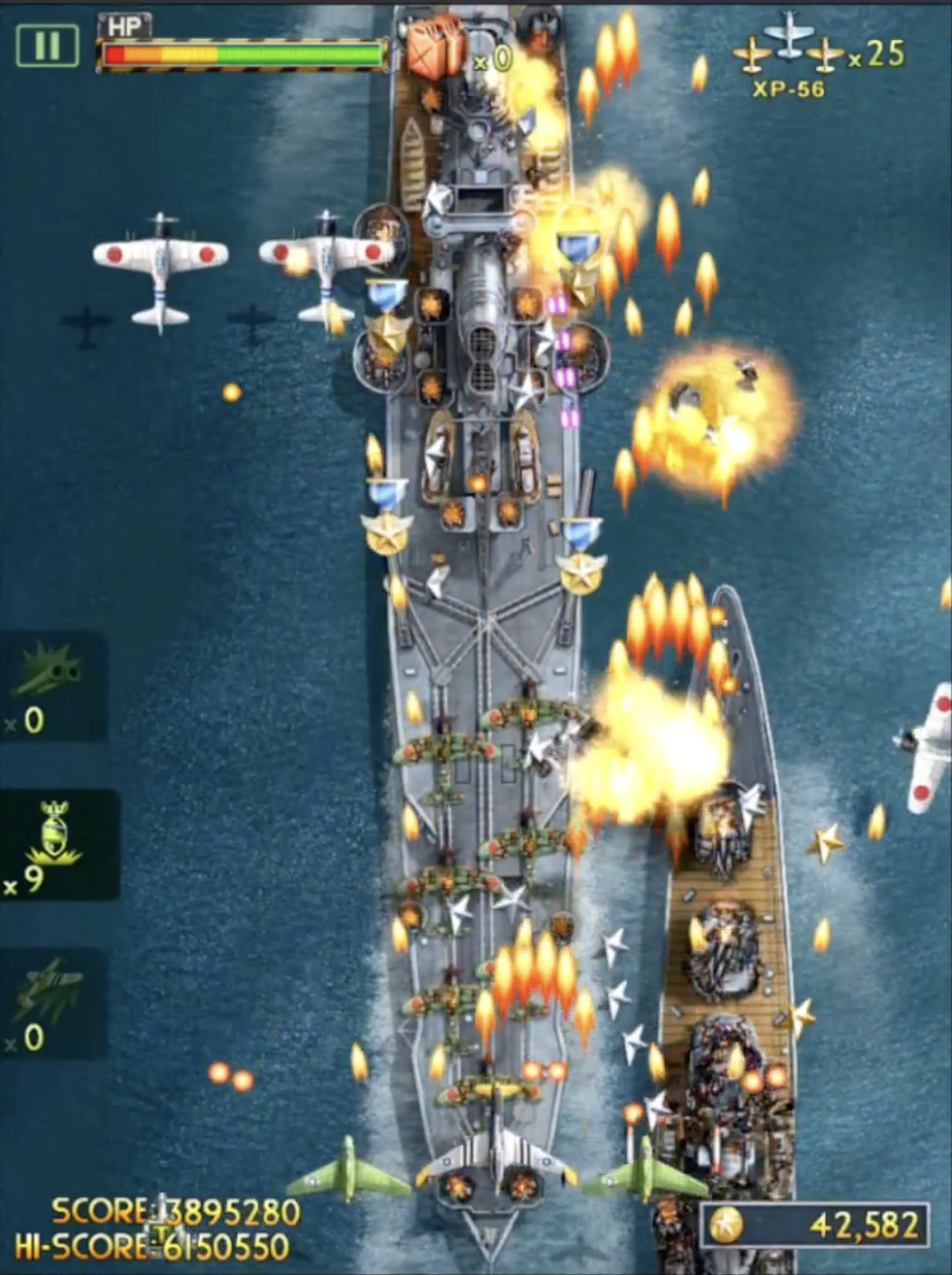Pause the game
952x1275 pixels.
(47, 45)
